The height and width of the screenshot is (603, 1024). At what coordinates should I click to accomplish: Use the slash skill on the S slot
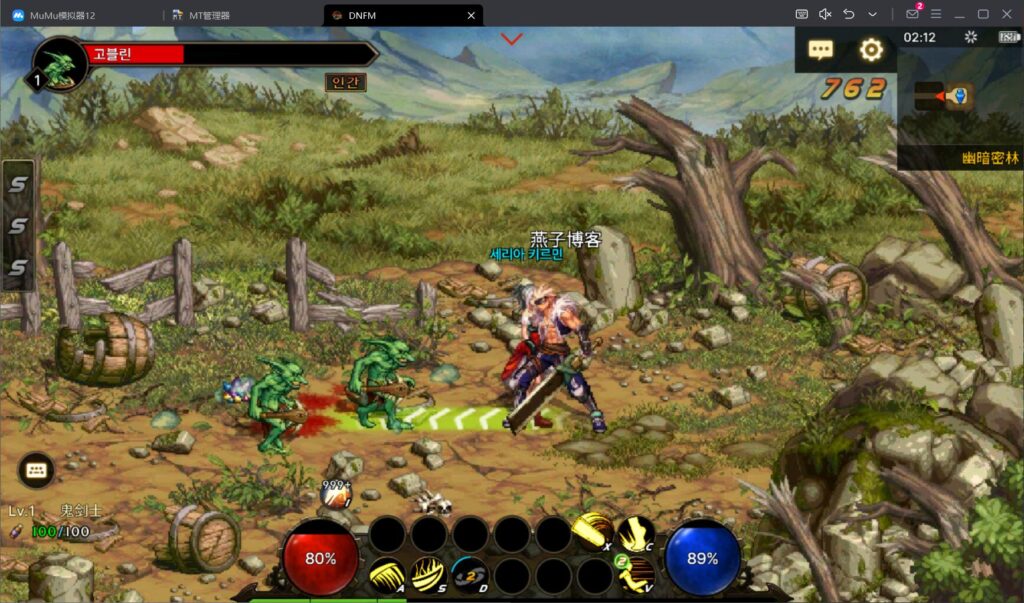coord(428,575)
